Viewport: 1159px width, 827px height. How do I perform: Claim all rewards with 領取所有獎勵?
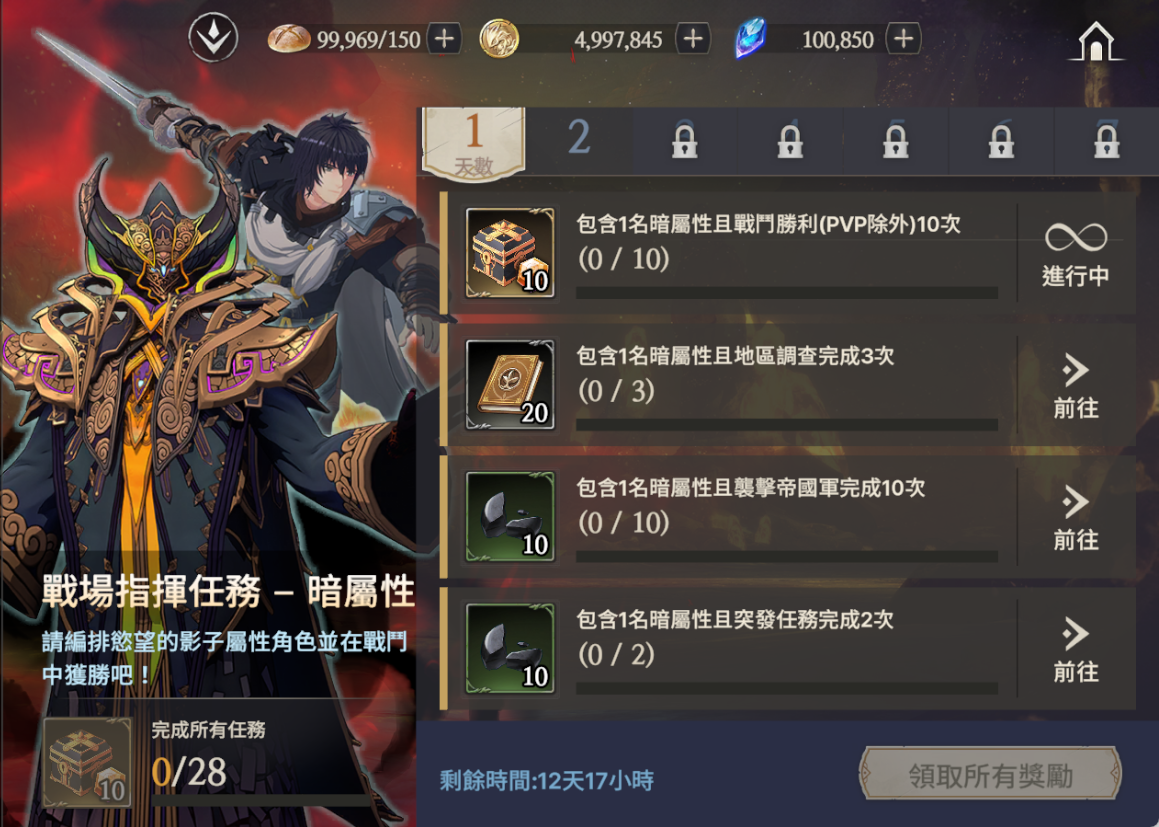[x=990, y=775]
